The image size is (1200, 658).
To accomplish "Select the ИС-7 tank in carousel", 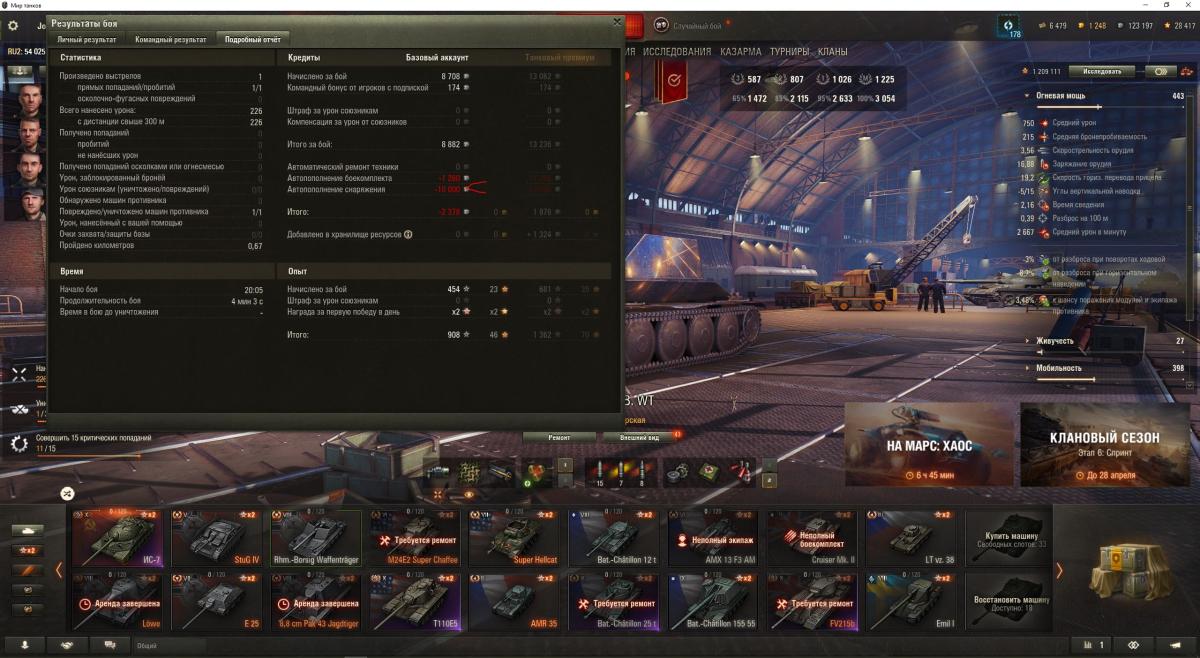I will (x=116, y=538).
